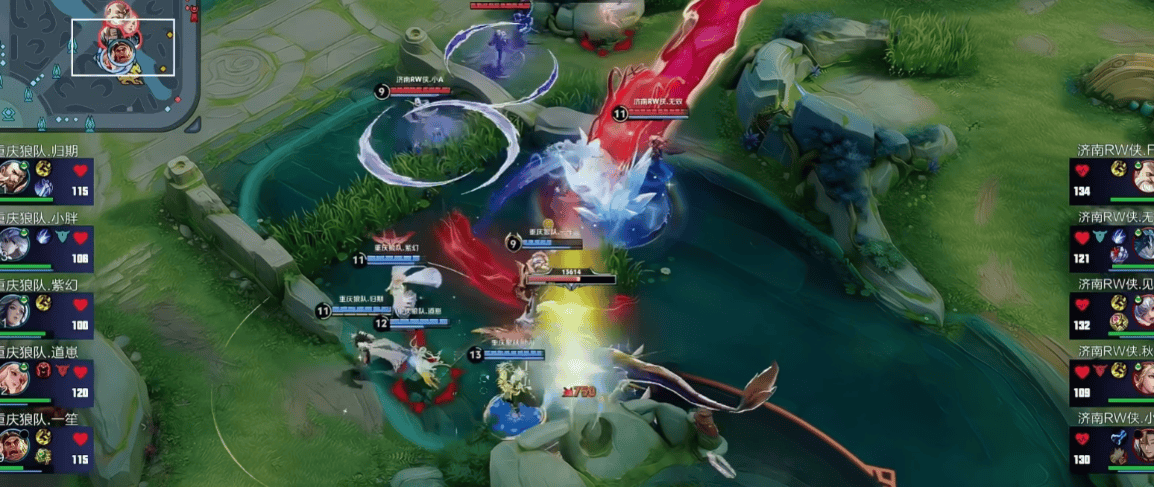This screenshot has width=1154, height=487.
Task: Choose the 济南RW侠 player panel showing 134
Action: 1112,181
